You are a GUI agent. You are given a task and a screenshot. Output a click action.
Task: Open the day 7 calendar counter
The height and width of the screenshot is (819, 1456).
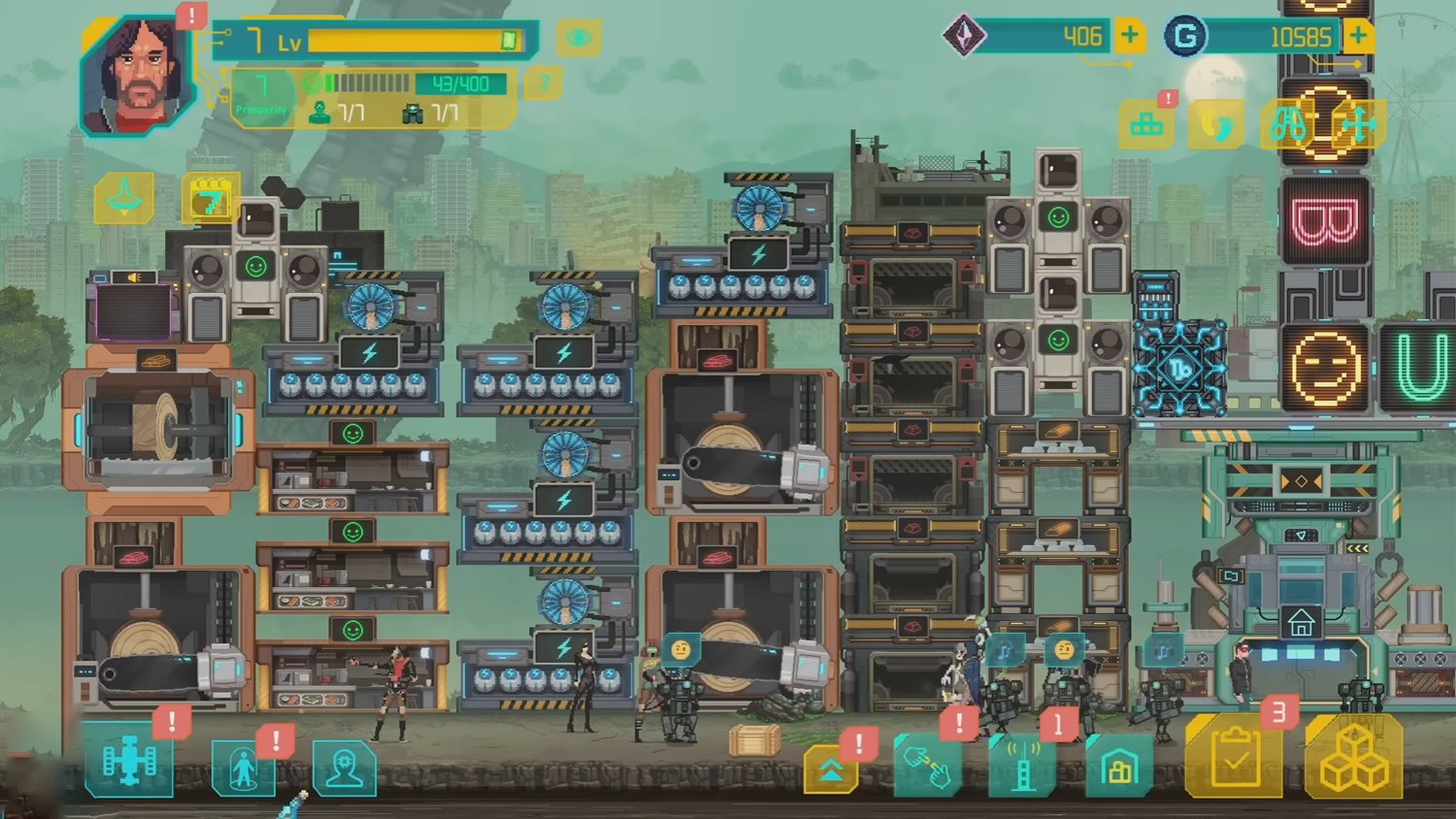(210, 199)
